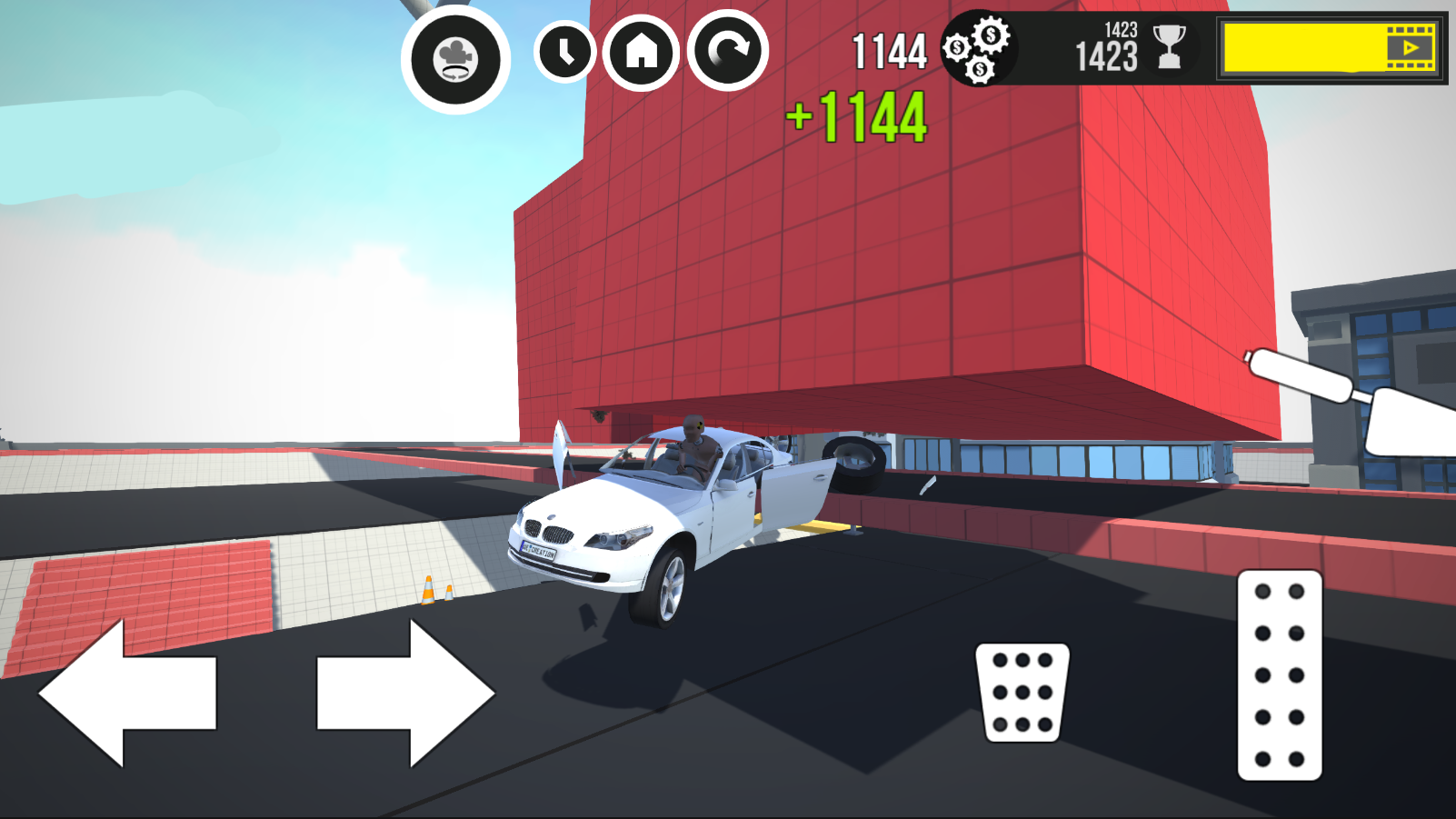This screenshot has width=1456, height=819.
Task: Activate slow motion with the clock icon
Action: pos(563,55)
